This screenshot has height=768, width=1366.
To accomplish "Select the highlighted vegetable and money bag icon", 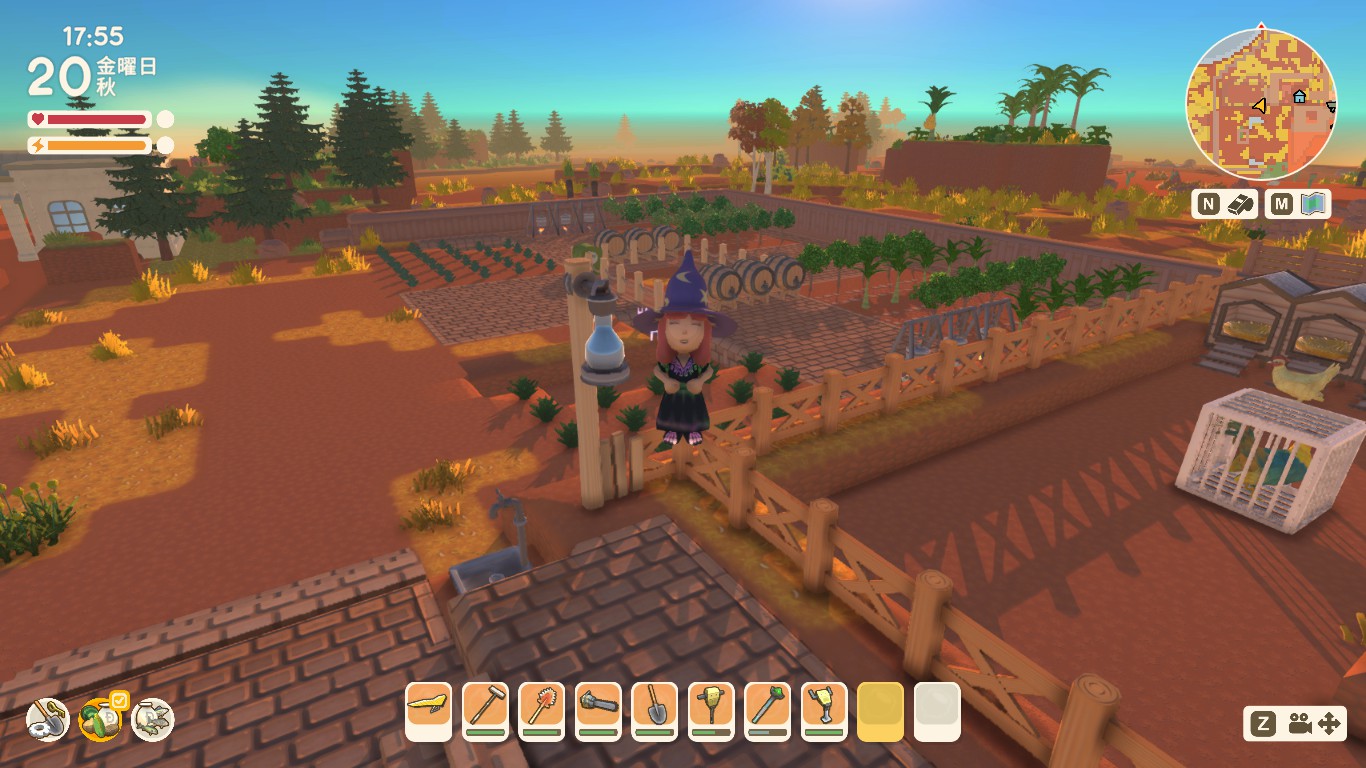I will tap(100, 719).
